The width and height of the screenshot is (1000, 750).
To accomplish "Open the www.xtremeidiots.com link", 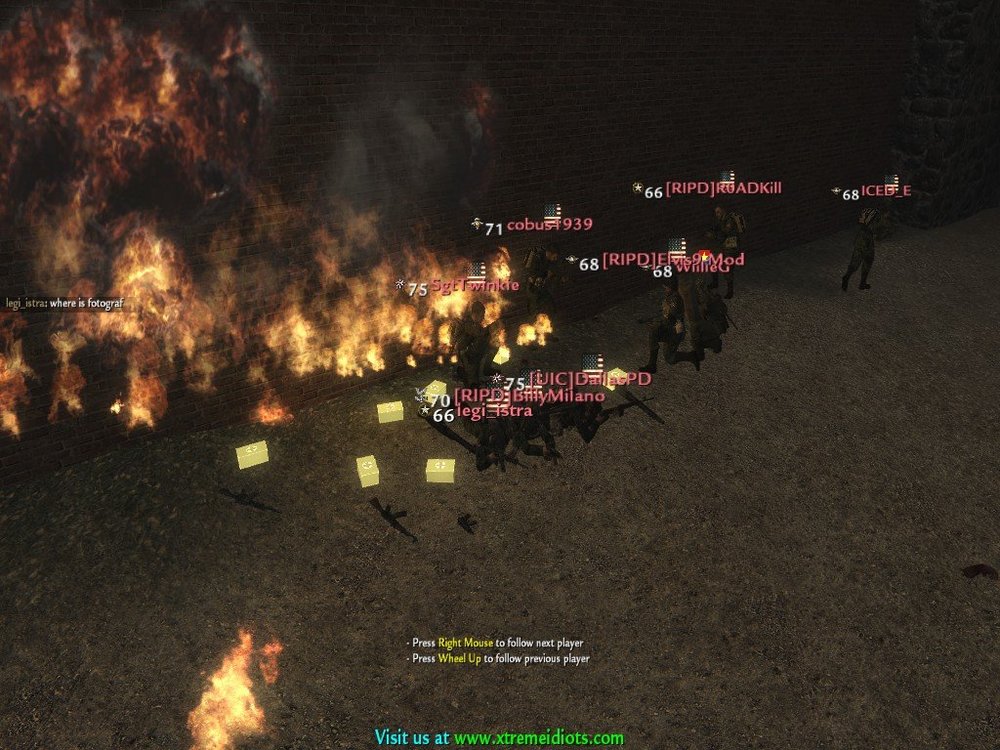I will (x=538, y=738).
